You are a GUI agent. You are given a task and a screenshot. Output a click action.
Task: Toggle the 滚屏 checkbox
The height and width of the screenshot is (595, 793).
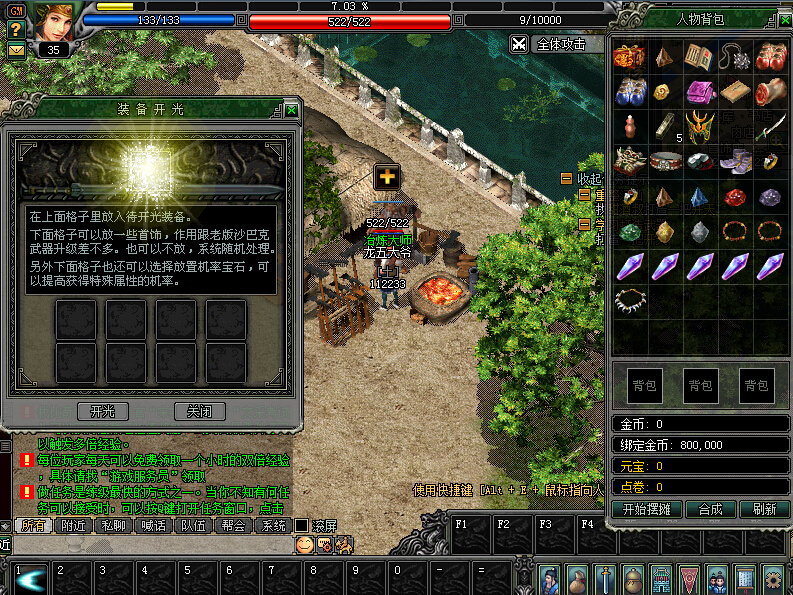(x=301, y=526)
